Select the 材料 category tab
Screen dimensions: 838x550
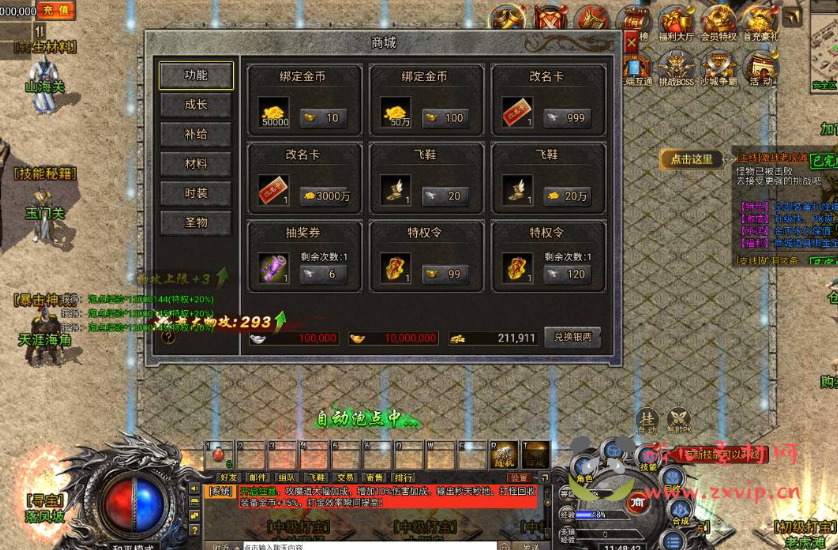196,164
